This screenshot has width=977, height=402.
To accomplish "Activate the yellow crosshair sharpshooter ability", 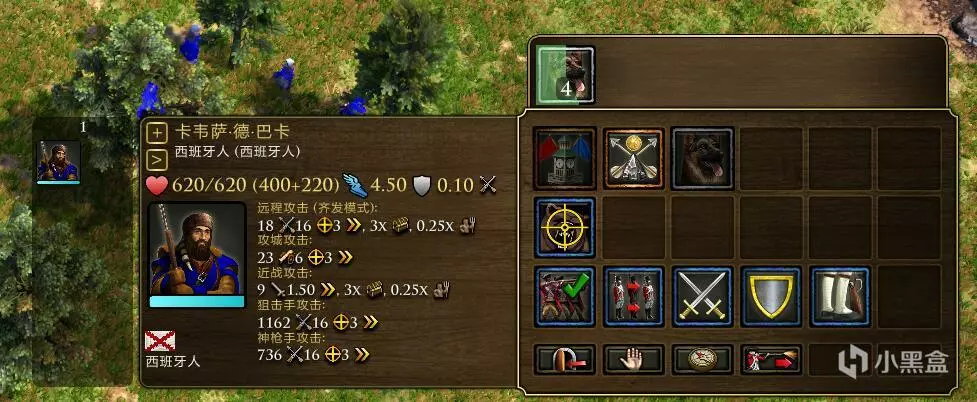I will (x=565, y=227).
